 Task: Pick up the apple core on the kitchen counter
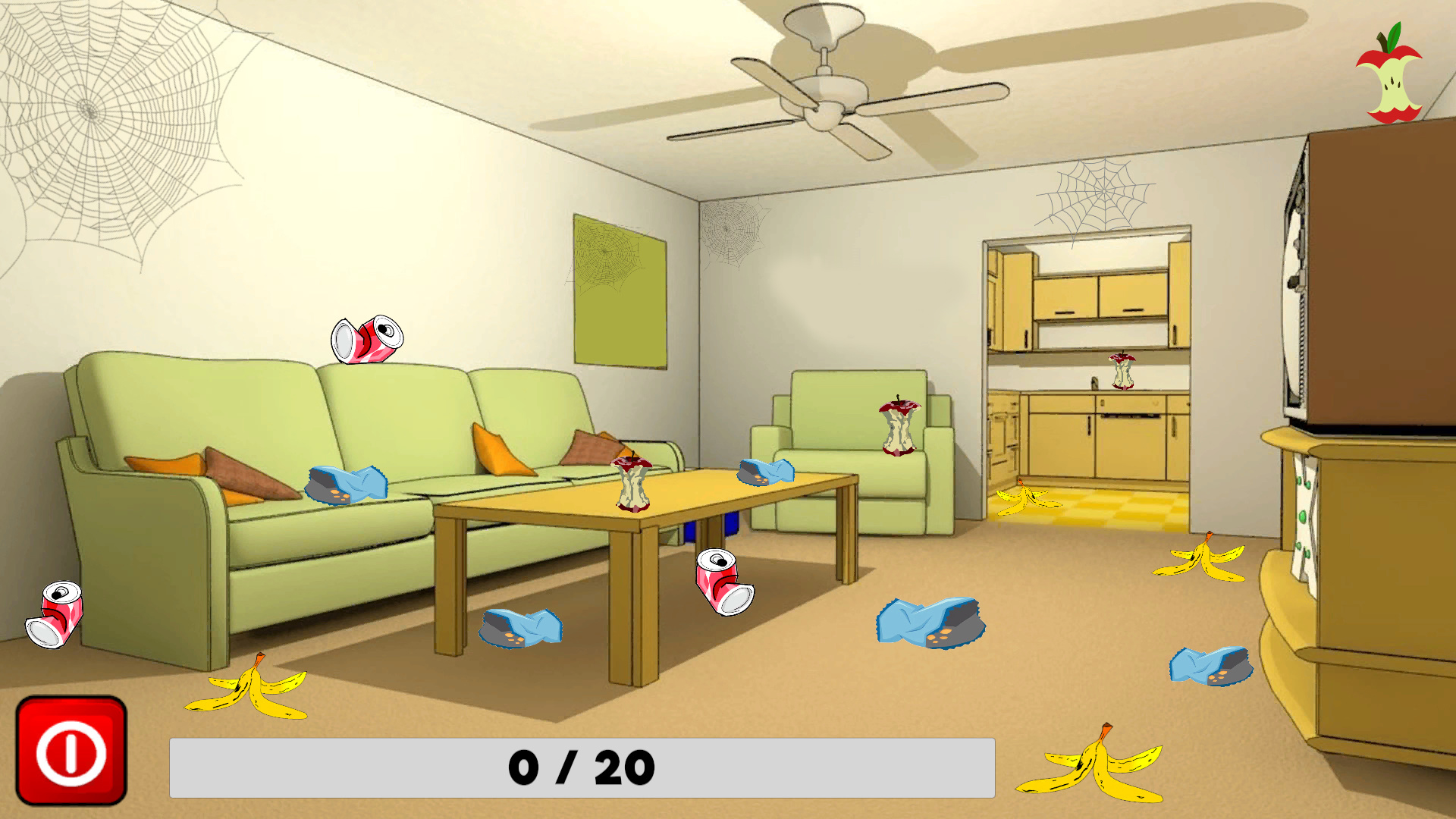coord(1121,372)
